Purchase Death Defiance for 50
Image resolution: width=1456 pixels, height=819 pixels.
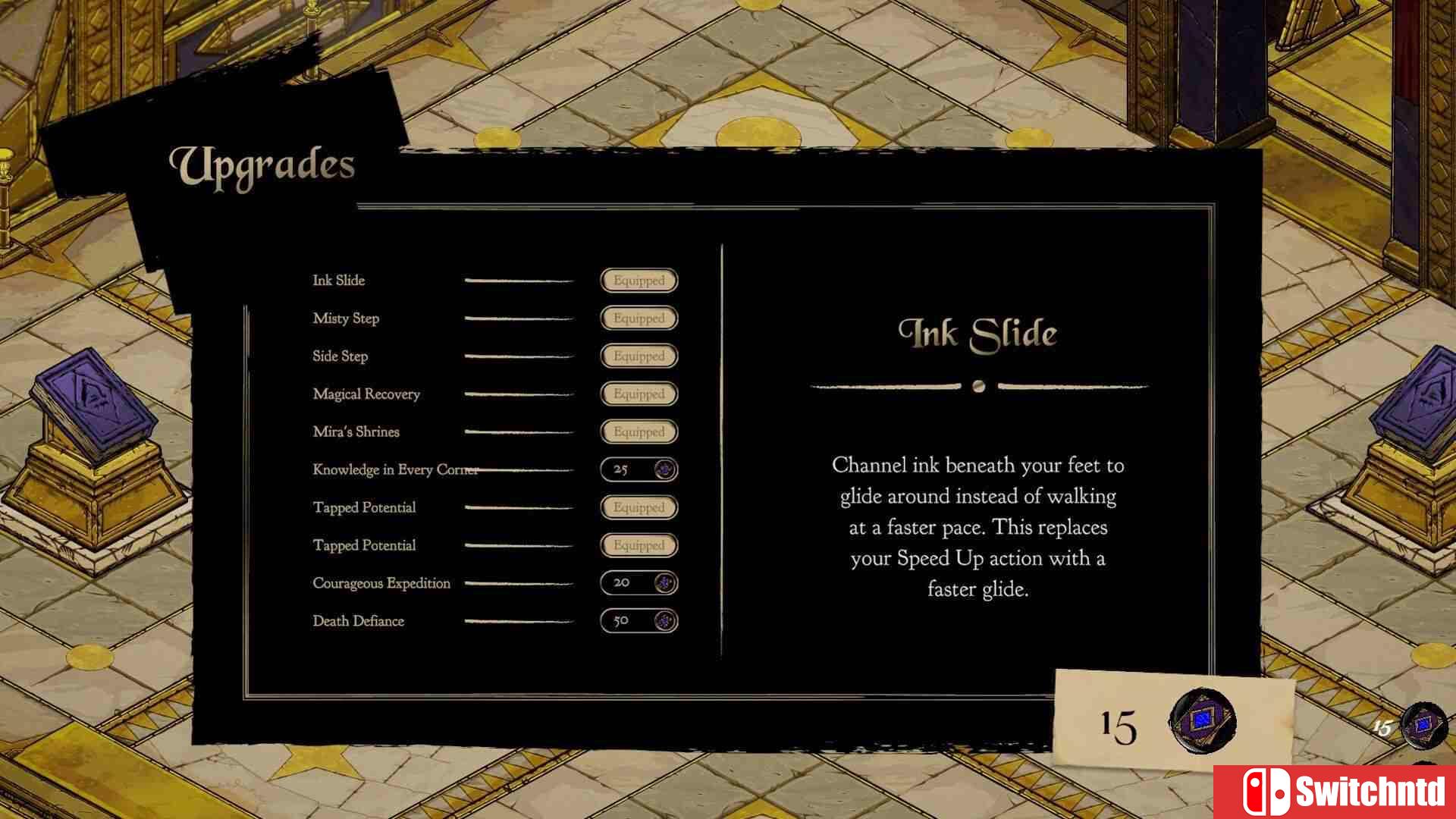[638, 621]
